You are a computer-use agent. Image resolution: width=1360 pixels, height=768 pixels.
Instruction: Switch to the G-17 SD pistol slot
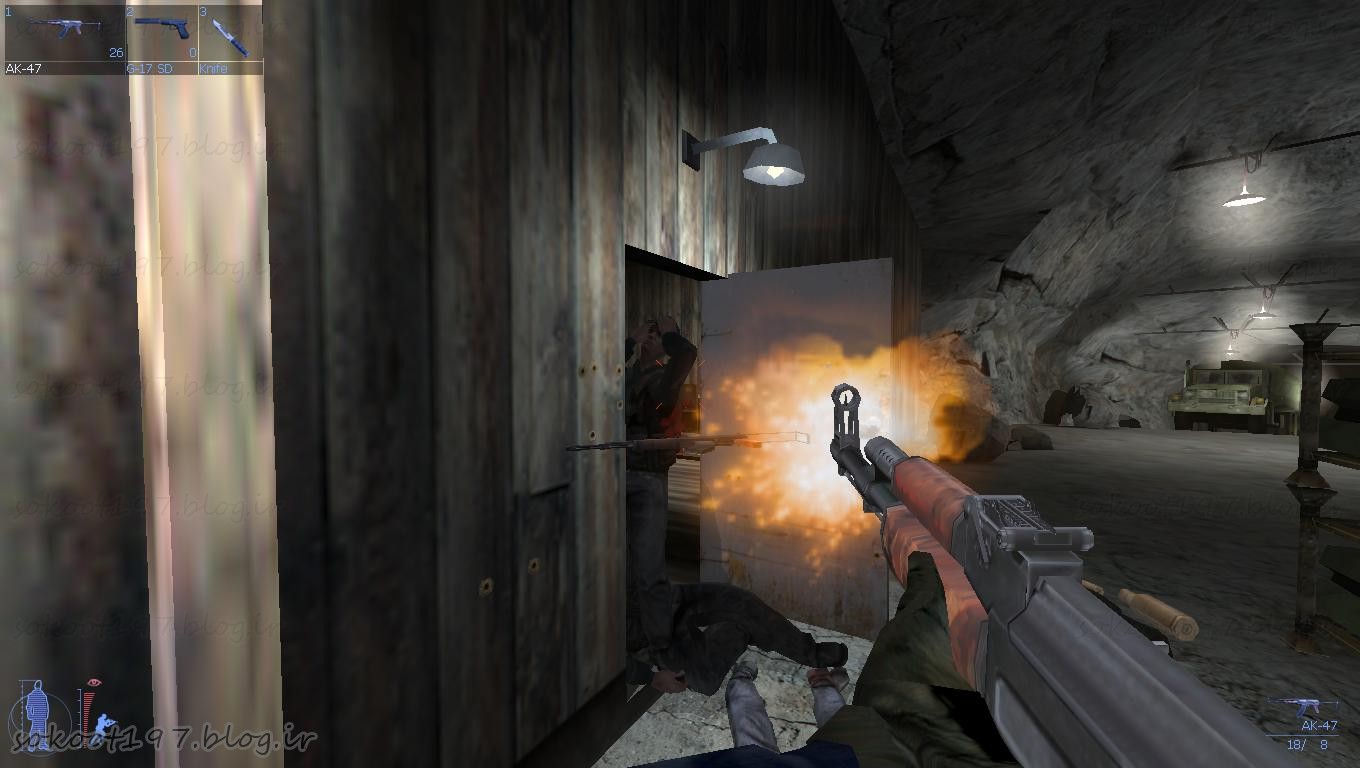[161, 38]
